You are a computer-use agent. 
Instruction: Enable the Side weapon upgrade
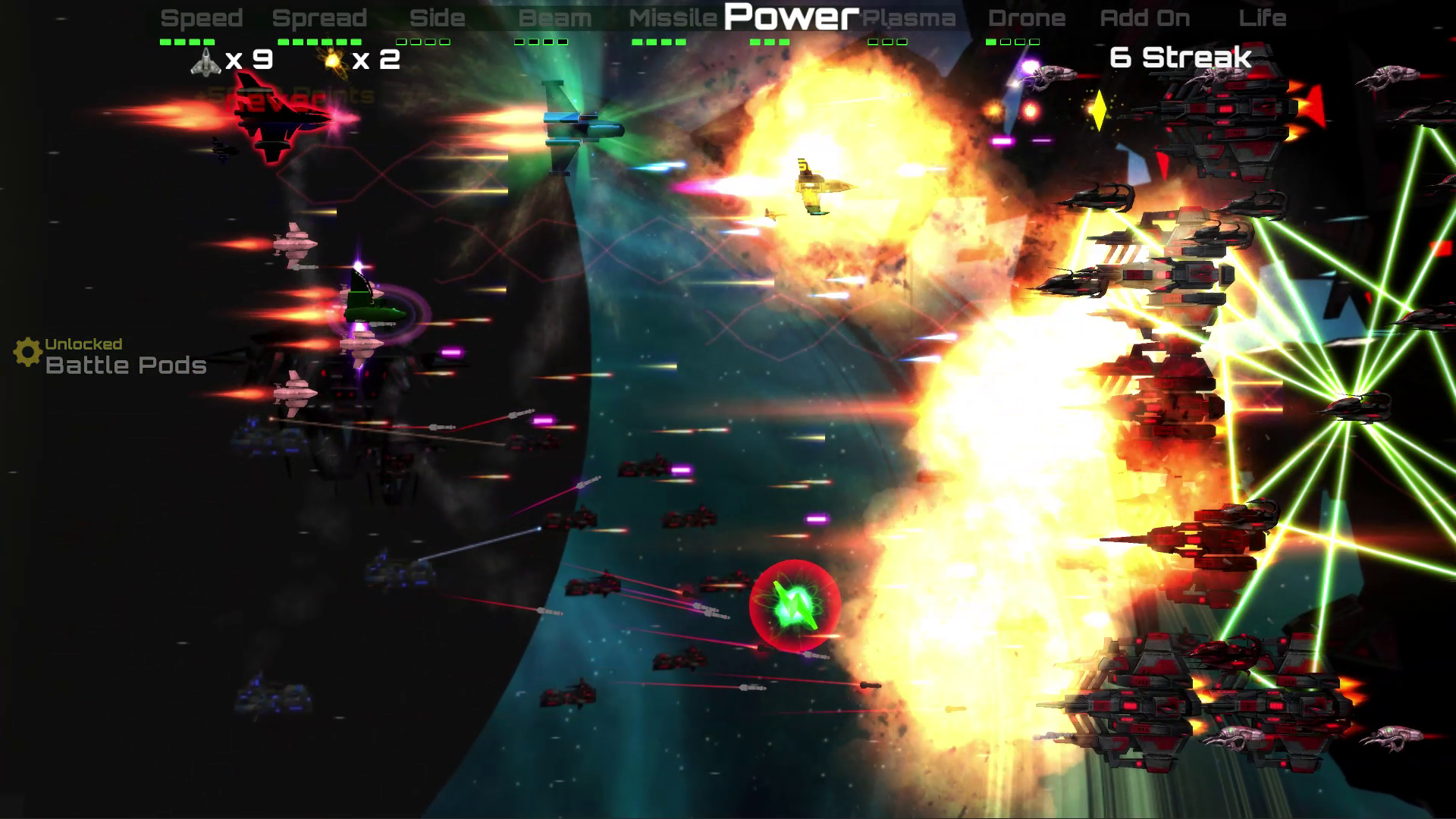click(437, 18)
